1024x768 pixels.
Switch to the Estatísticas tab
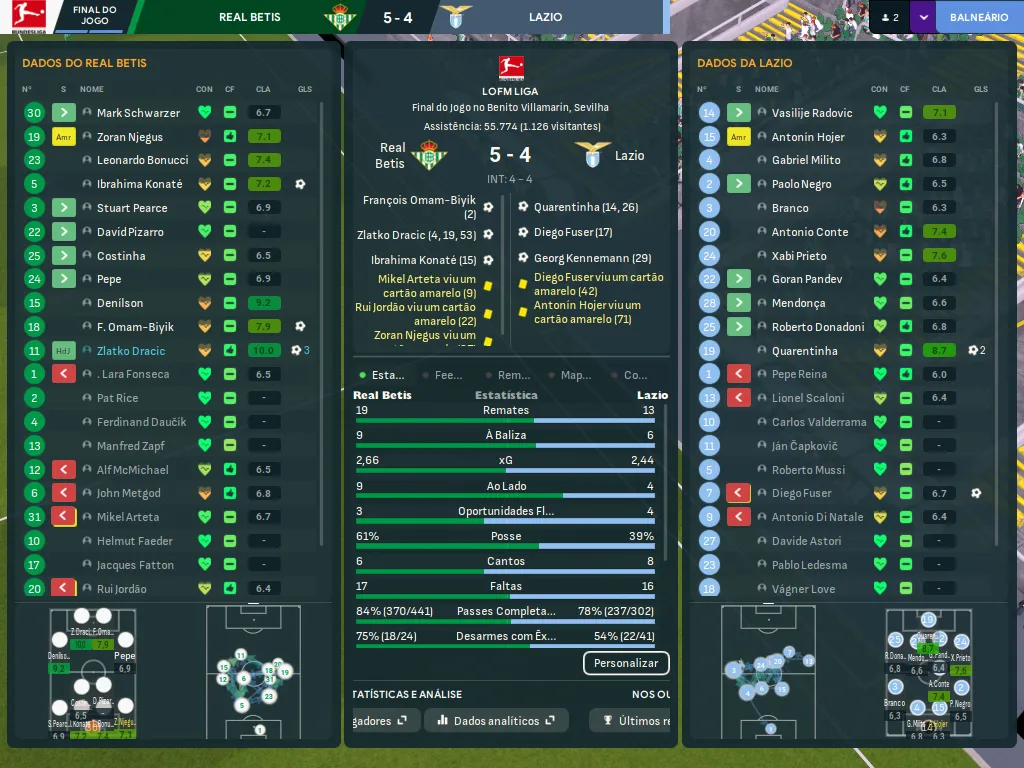pos(382,375)
